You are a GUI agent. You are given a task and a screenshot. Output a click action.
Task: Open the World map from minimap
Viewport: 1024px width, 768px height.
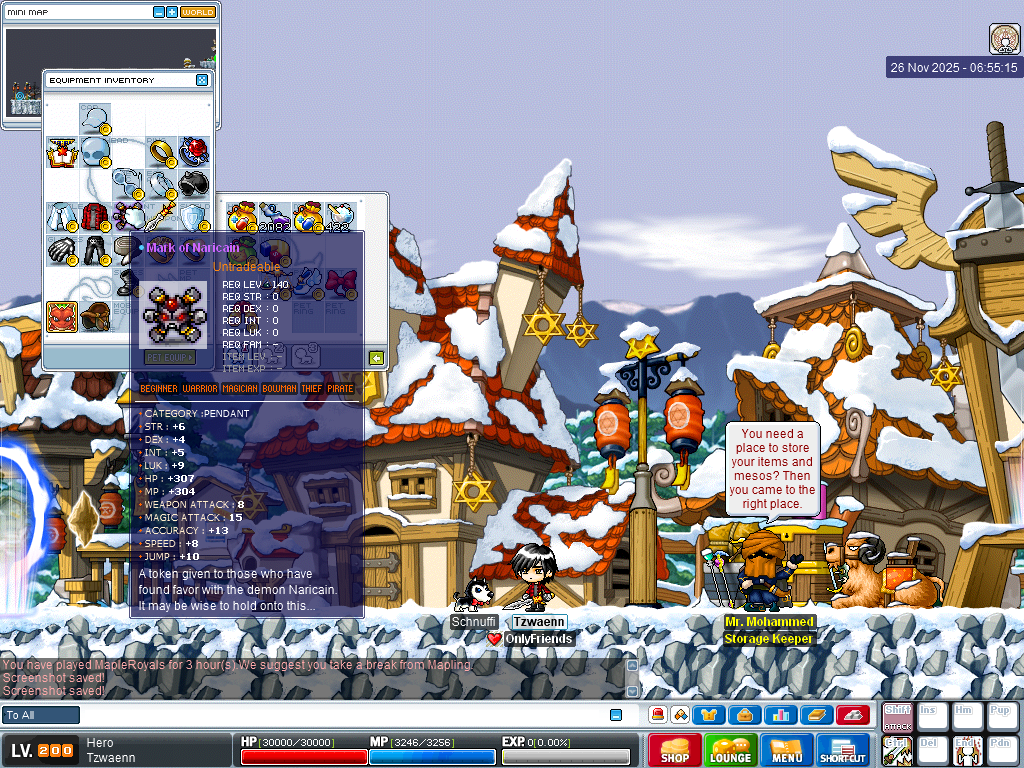pyautogui.click(x=197, y=12)
